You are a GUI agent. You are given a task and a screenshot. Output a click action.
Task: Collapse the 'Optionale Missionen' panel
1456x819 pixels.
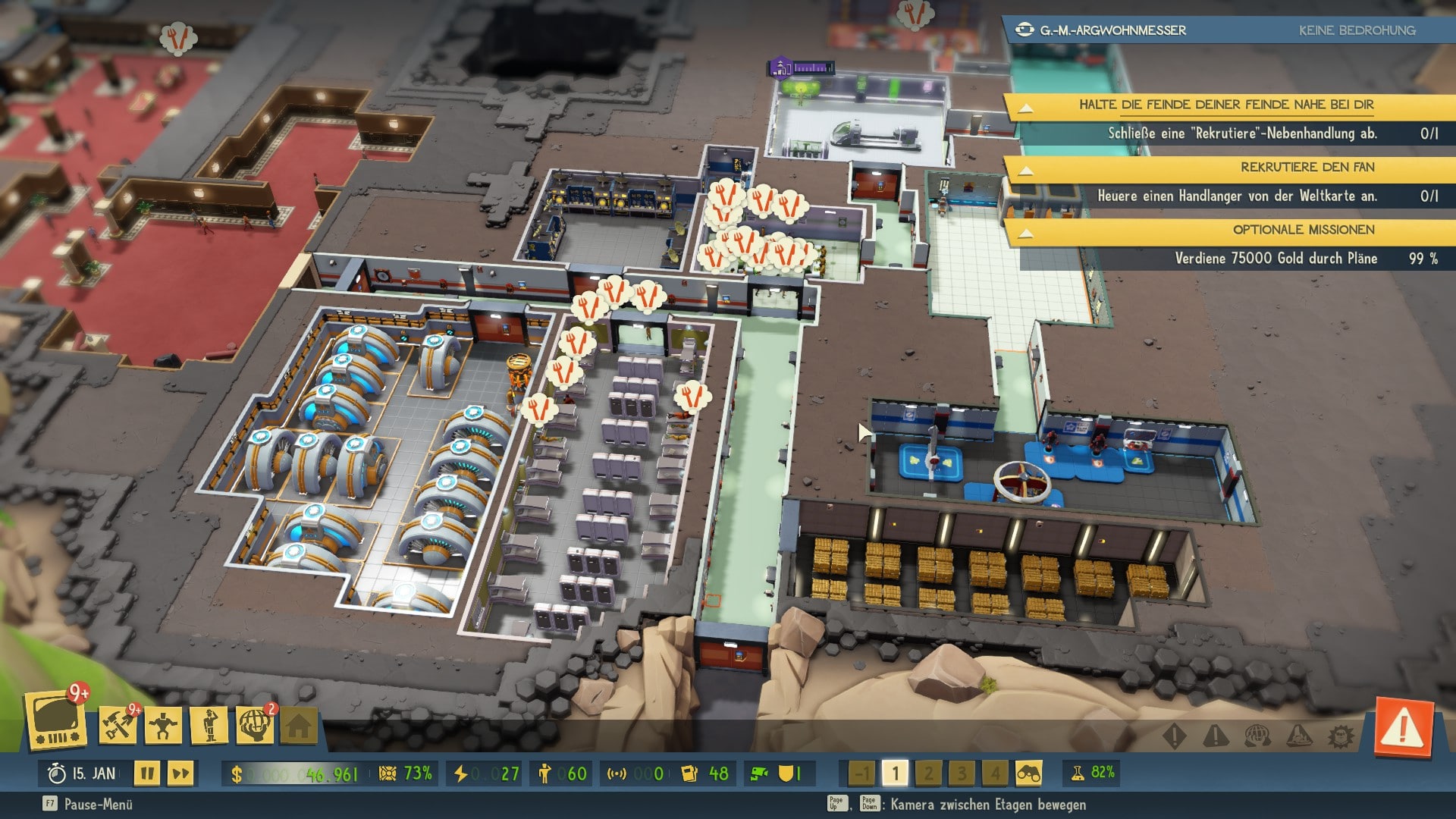tap(1025, 231)
